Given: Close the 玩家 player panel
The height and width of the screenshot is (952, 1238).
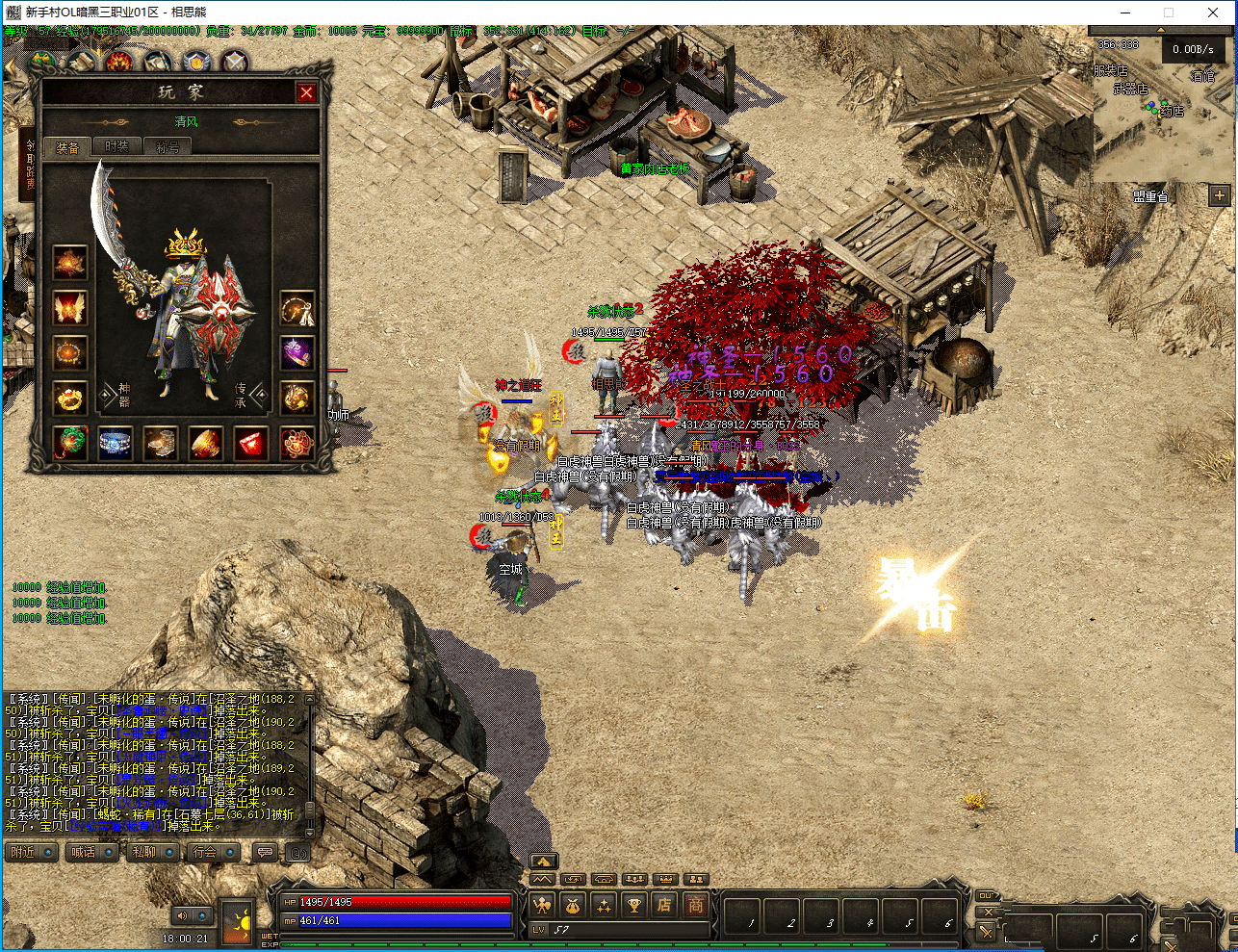Looking at the screenshot, I should pos(306,92).
